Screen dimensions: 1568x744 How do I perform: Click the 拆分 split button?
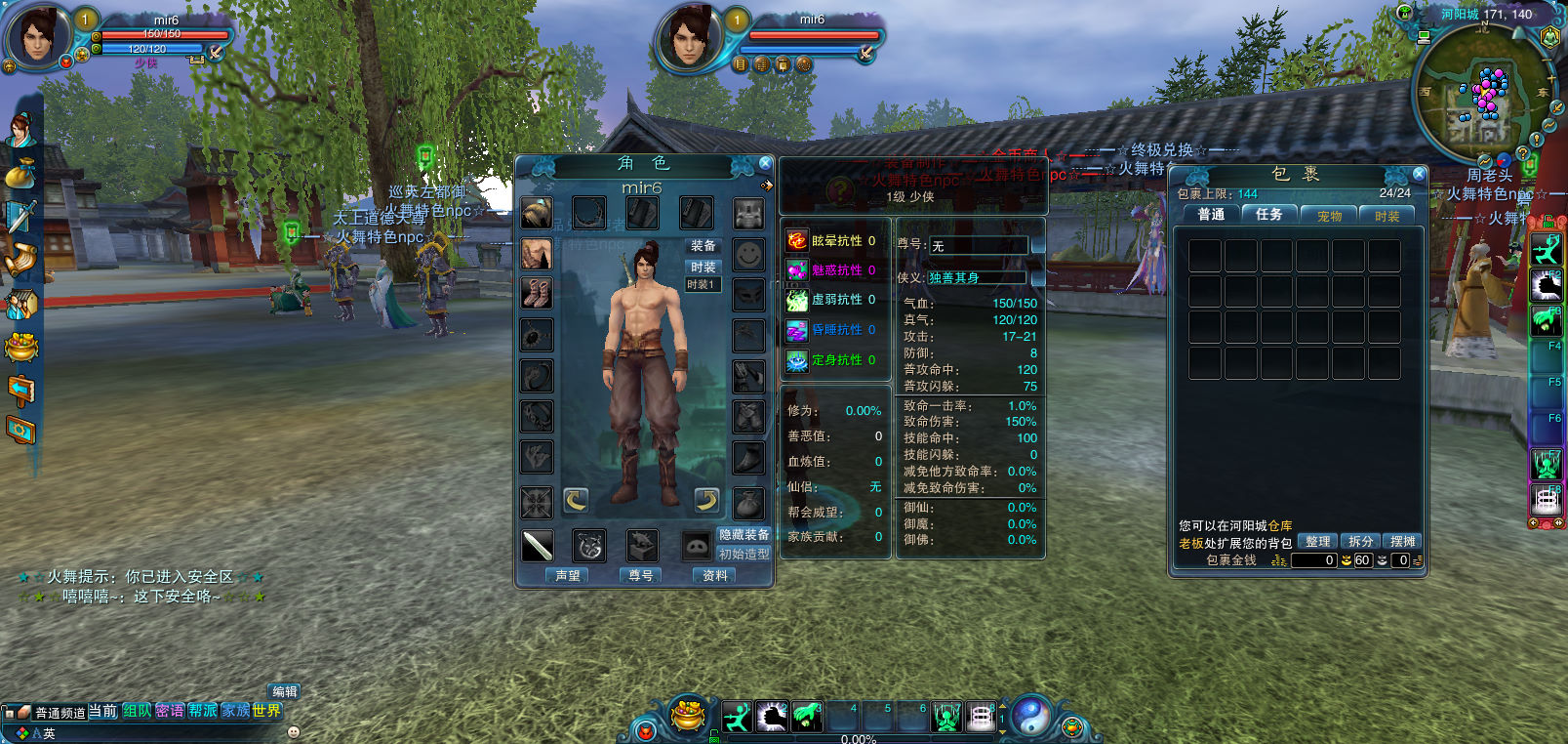[1361, 541]
